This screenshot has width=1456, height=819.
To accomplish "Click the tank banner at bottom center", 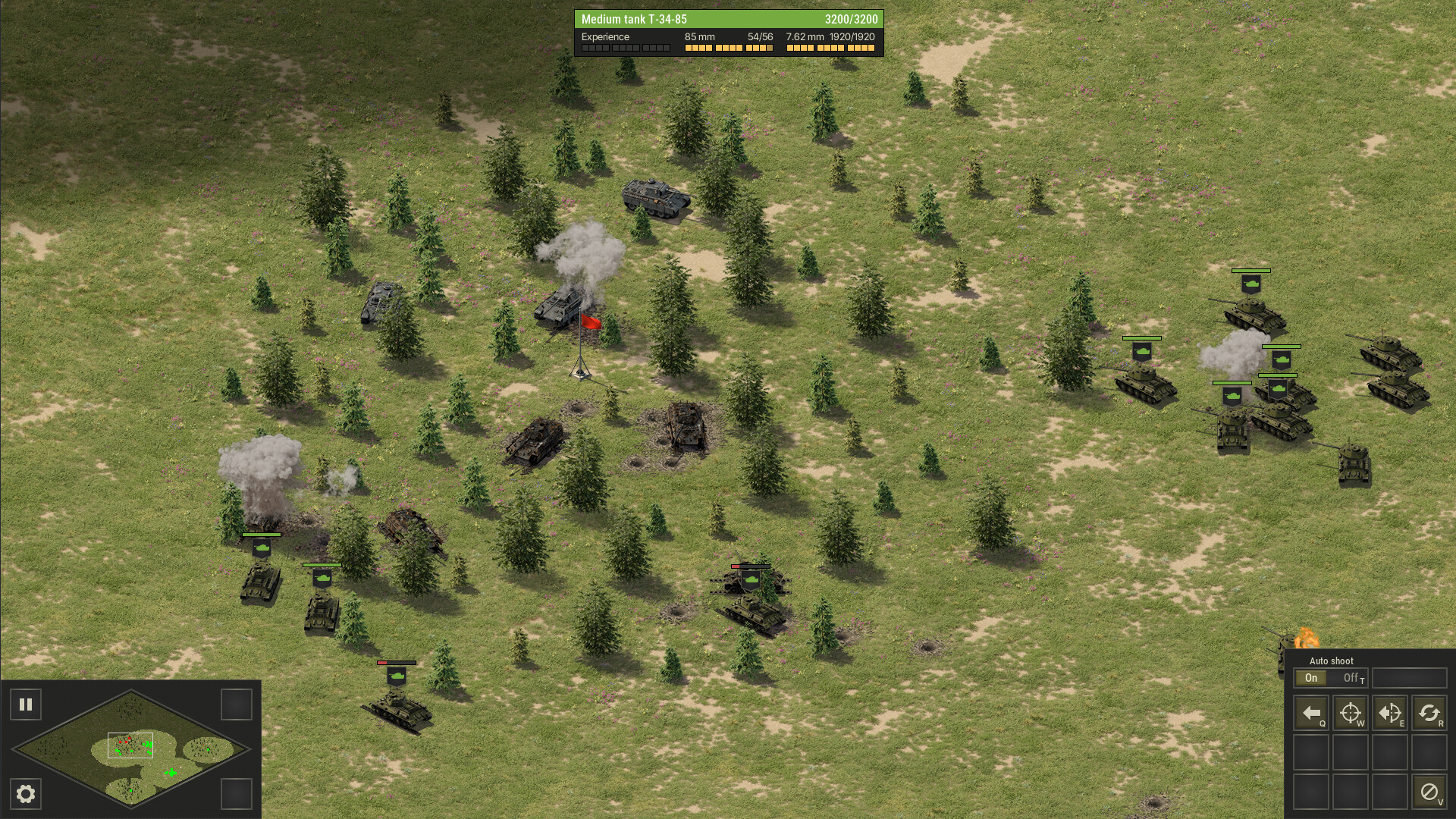I will click(397, 676).
